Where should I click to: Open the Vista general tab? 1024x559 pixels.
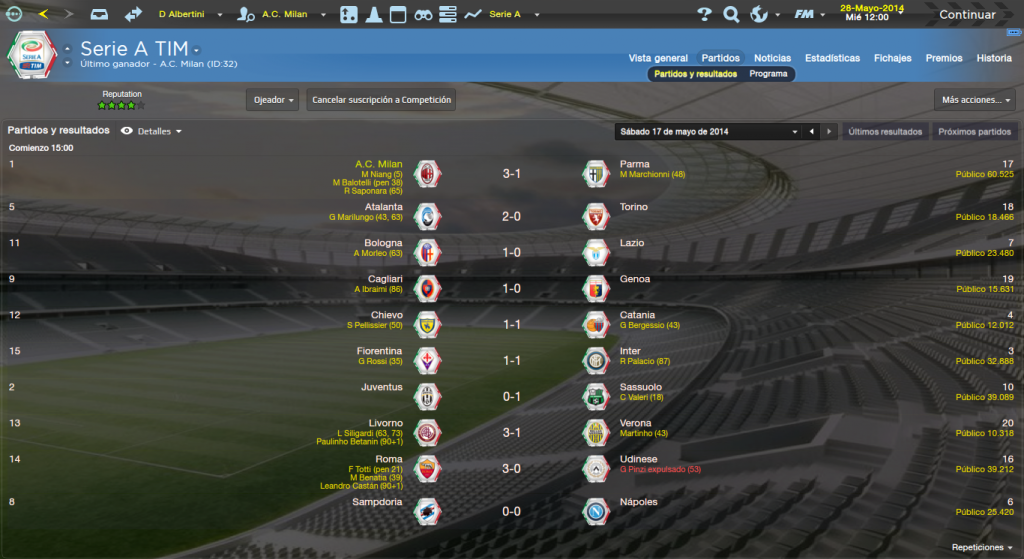pos(658,58)
